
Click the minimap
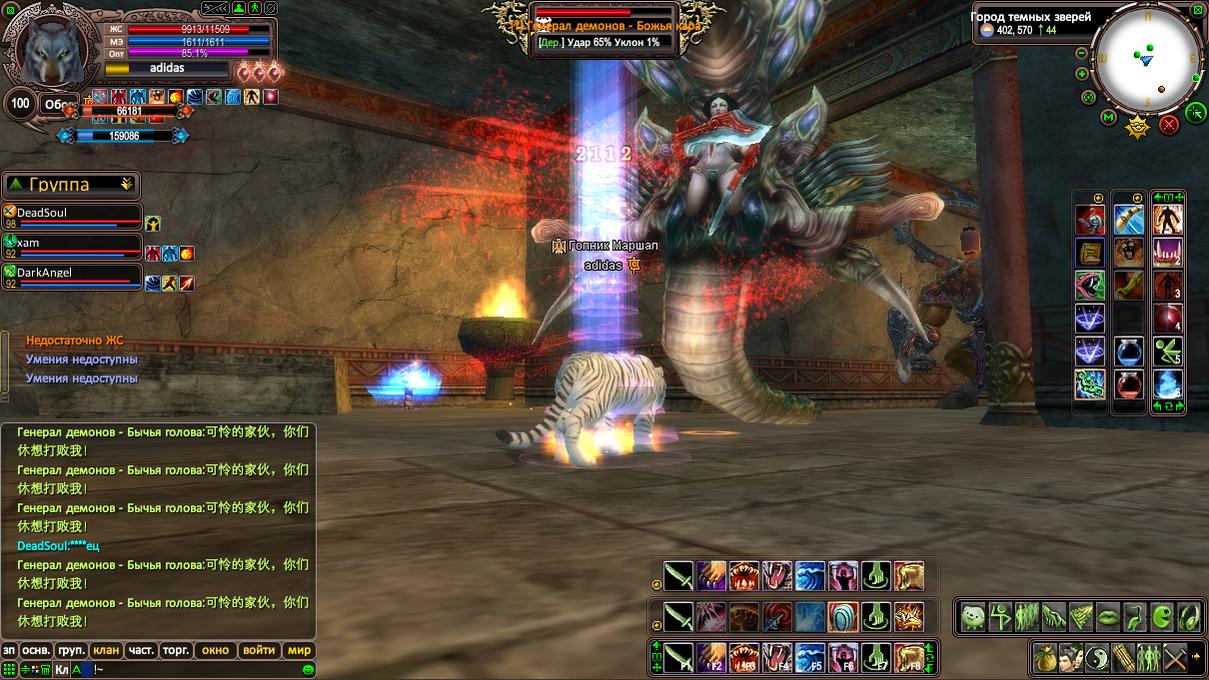pyautogui.click(x=1147, y=58)
